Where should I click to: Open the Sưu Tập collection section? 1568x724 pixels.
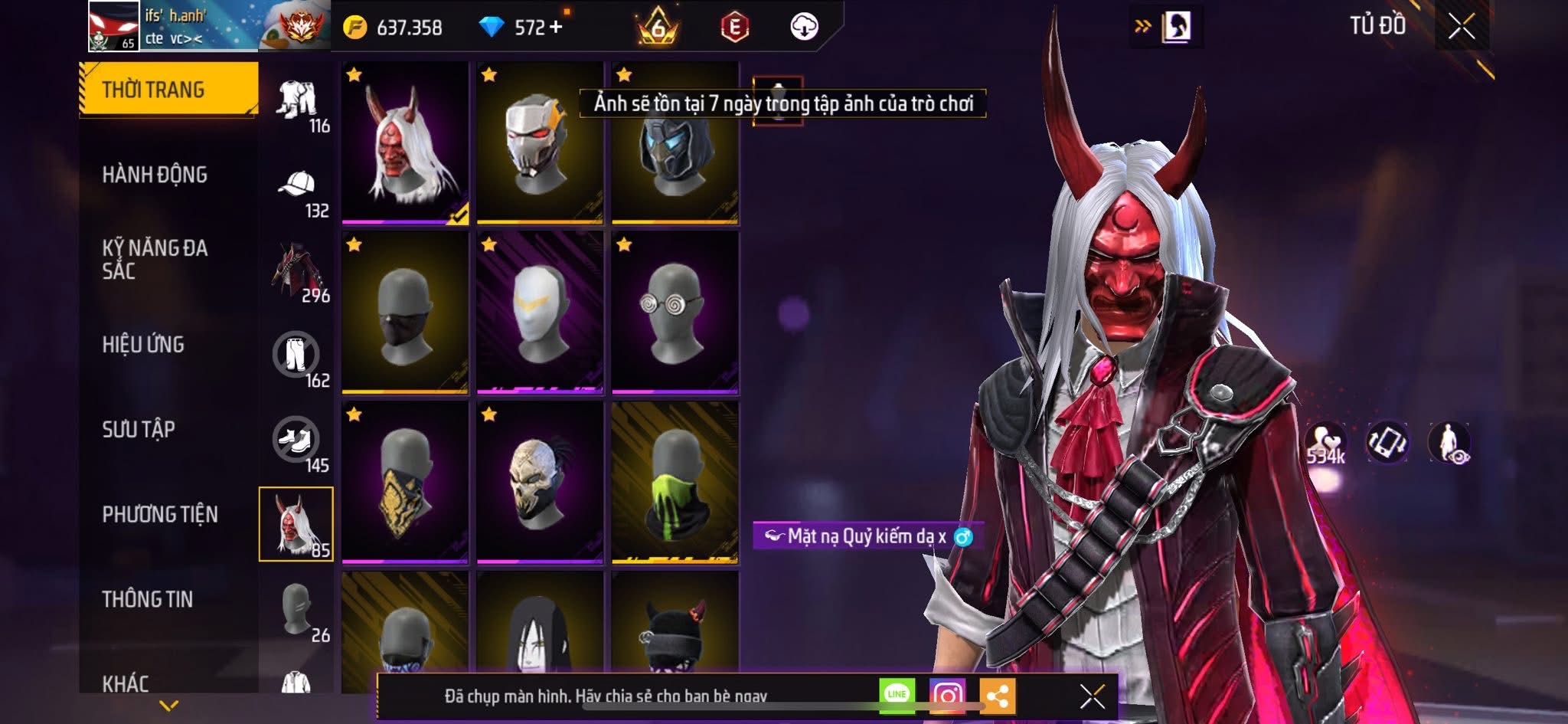click(139, 430)
